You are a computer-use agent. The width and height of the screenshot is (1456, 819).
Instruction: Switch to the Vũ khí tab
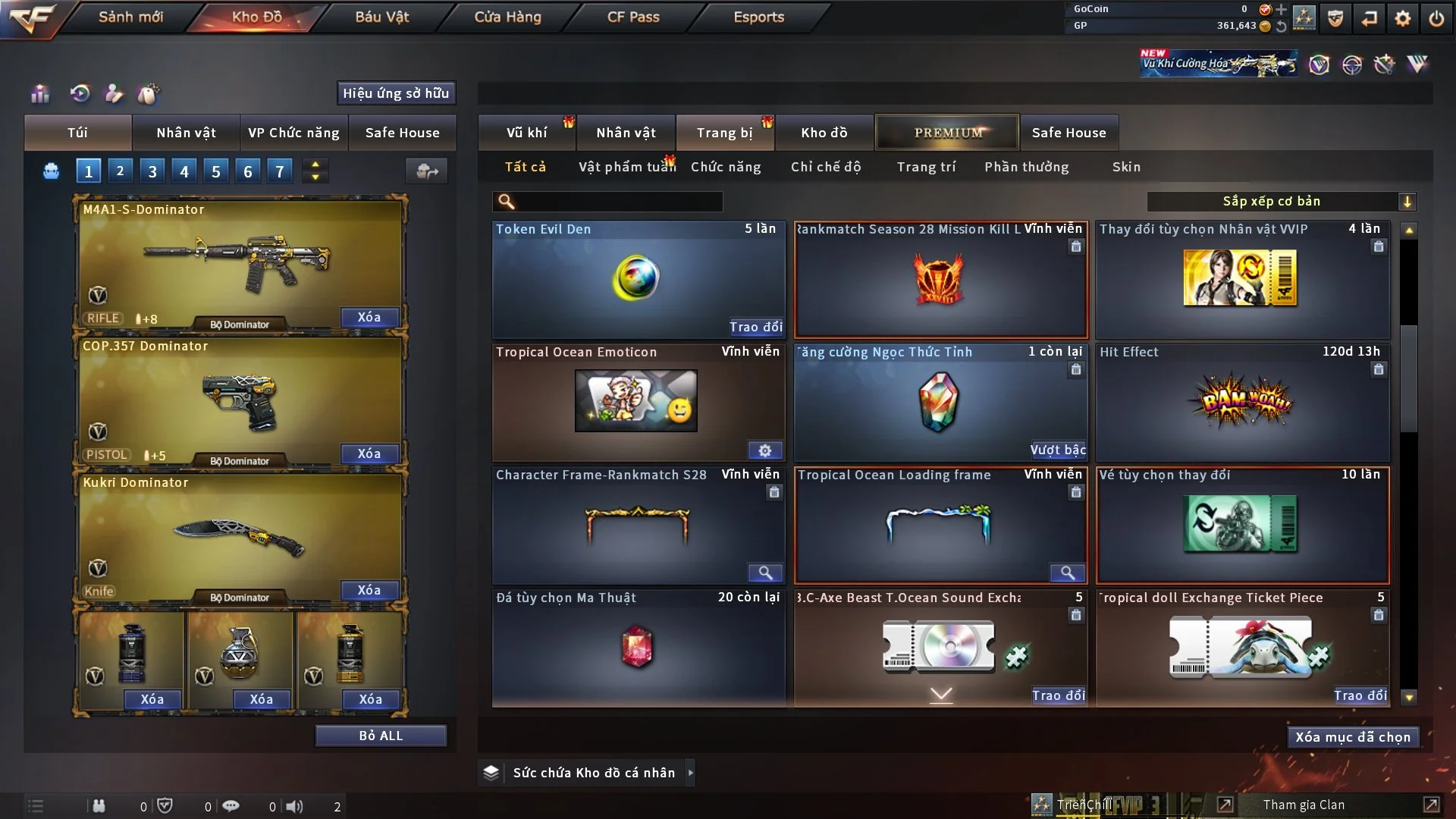pos(526,133)
